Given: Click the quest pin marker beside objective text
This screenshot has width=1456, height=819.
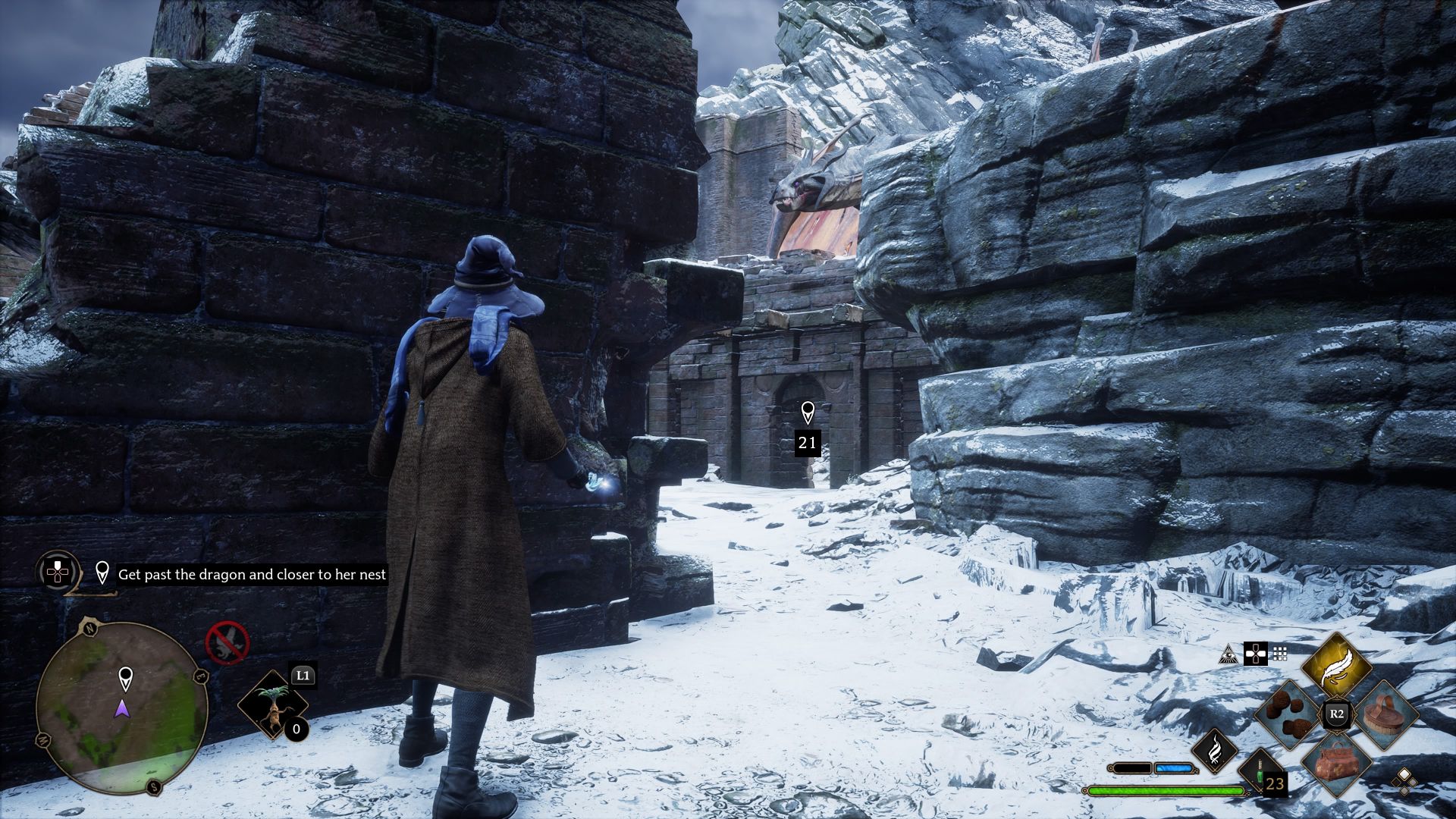Looking at the screenshot, I should (102, 573).
